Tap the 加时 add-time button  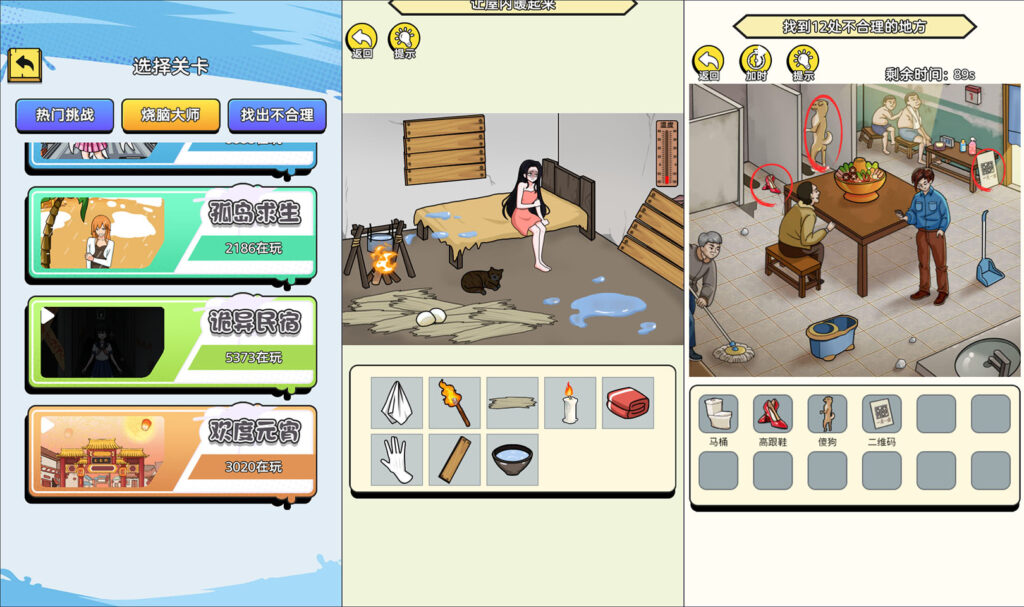click(755, 62)
